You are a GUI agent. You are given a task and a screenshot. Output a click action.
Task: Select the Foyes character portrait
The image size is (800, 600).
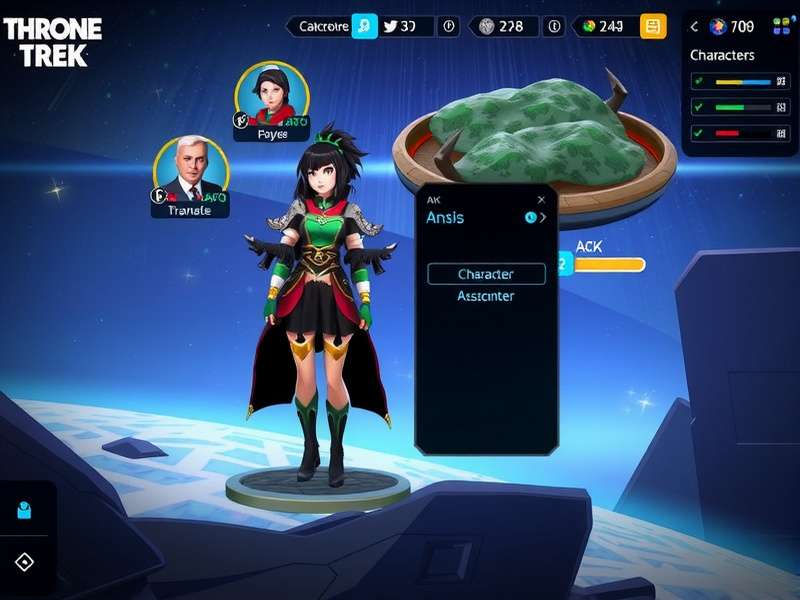click(x=271, y=98)
